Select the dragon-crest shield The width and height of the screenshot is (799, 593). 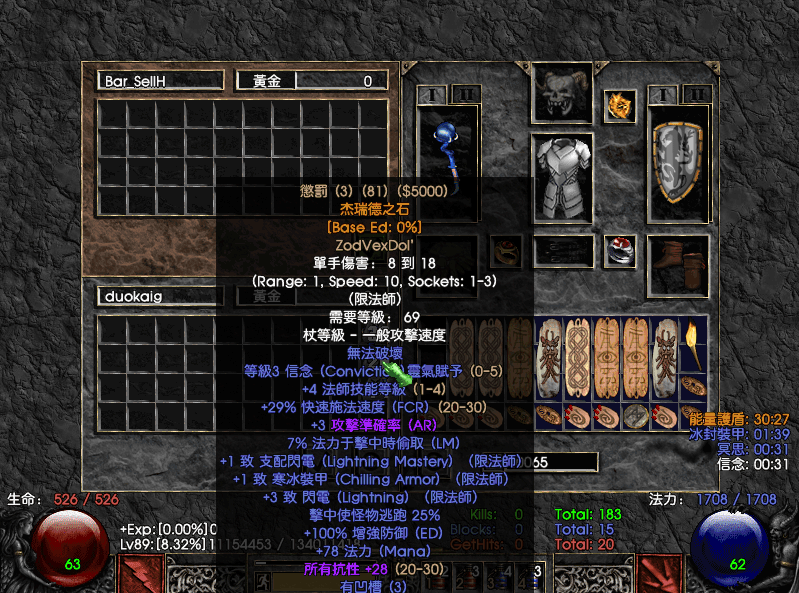(680, 163)
